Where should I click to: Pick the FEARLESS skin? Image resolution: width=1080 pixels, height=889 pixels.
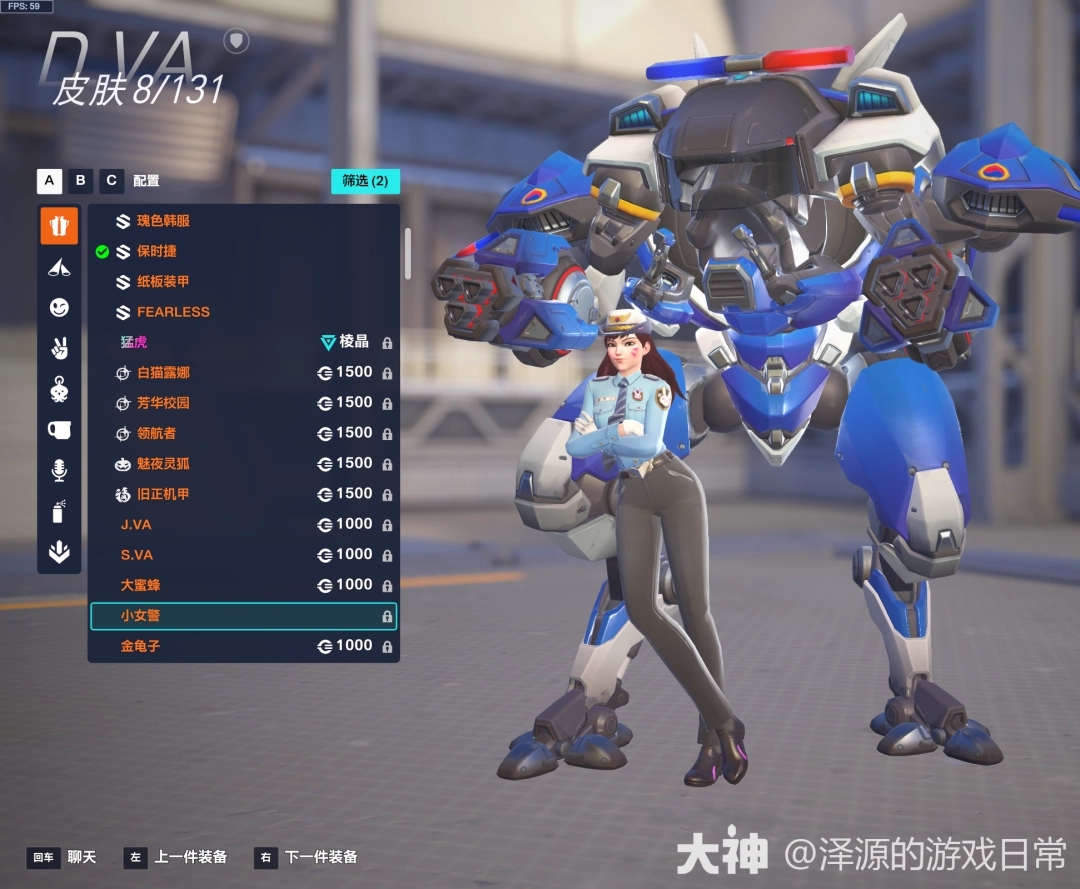point(173,312)
